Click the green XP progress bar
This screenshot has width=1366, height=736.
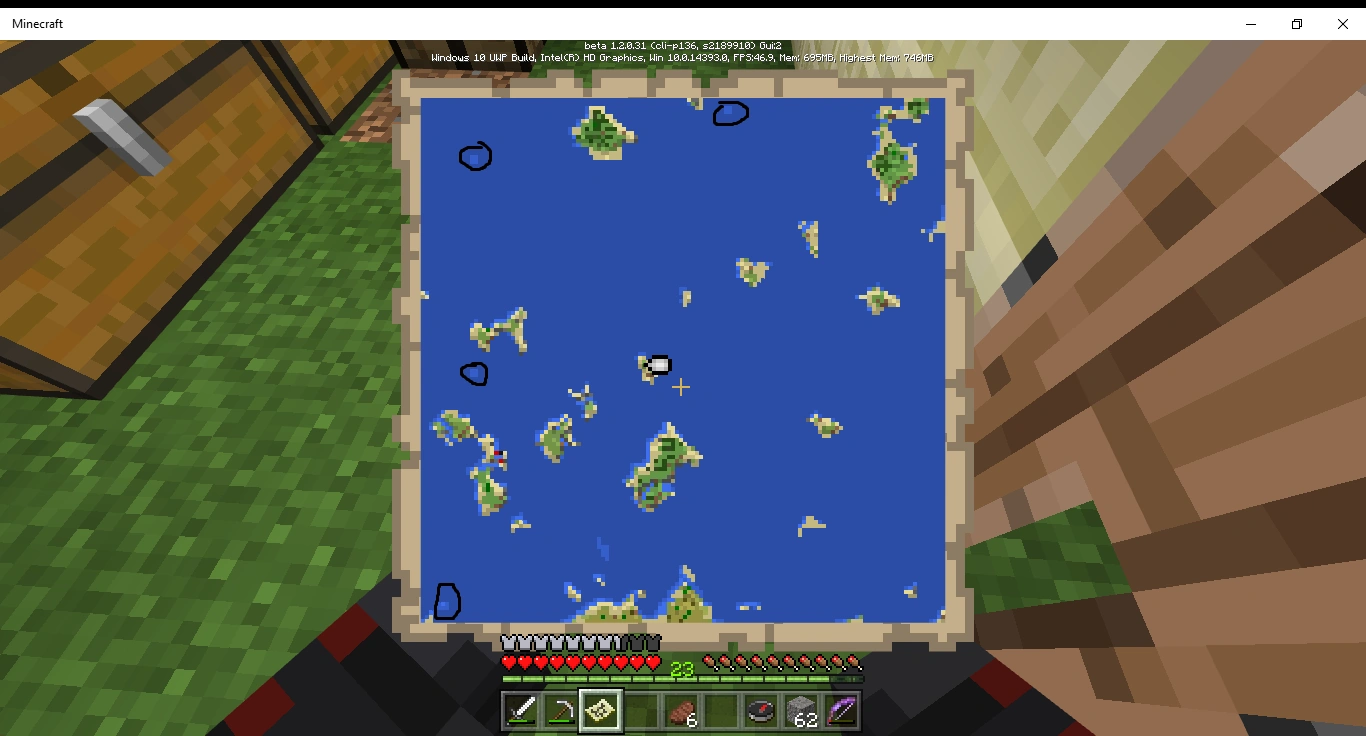click(600, 679)
